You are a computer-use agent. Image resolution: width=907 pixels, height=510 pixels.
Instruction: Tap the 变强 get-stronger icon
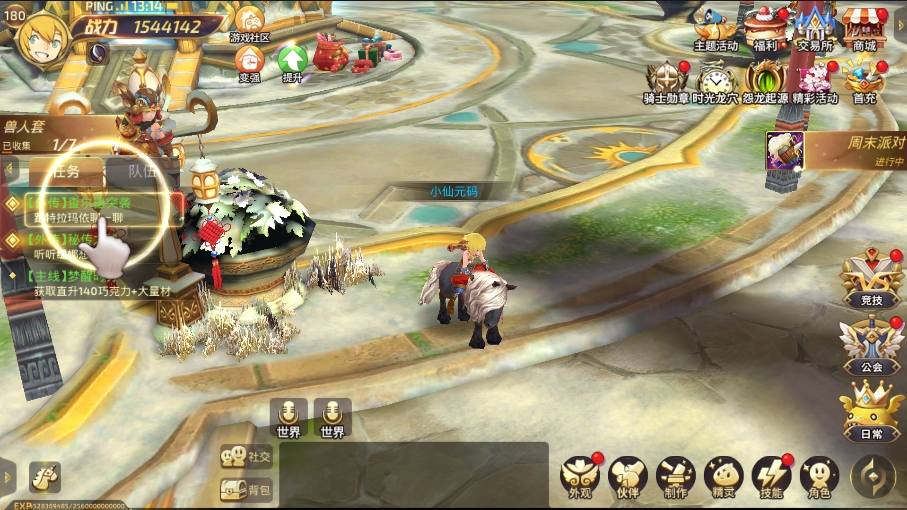coord(249,62)
